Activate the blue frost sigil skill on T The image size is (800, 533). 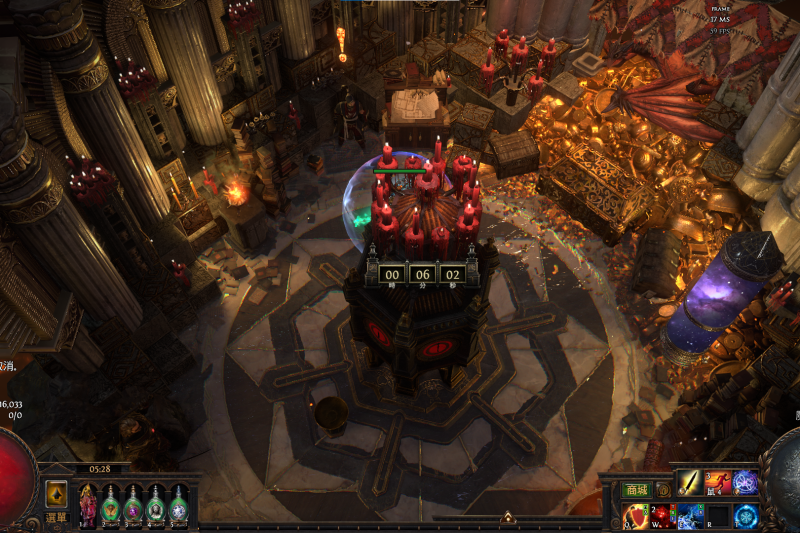746,516
